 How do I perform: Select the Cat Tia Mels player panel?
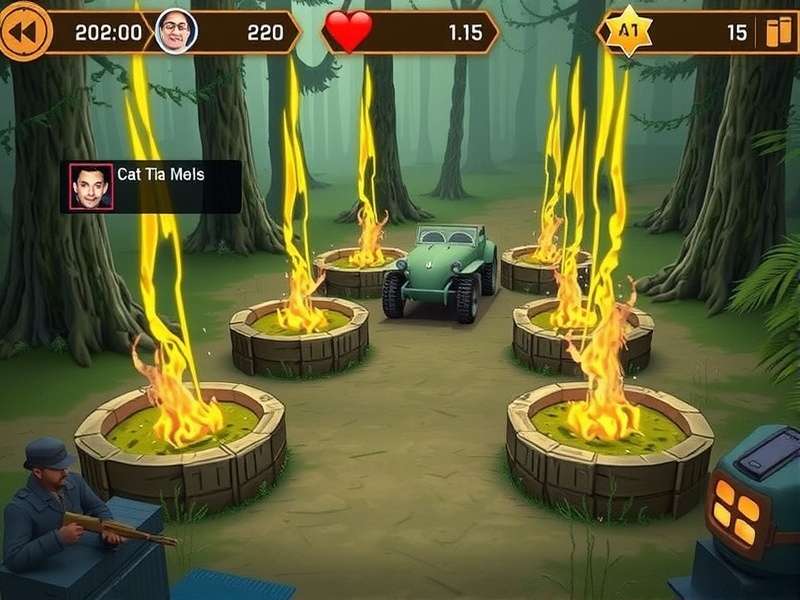[151, 186]
